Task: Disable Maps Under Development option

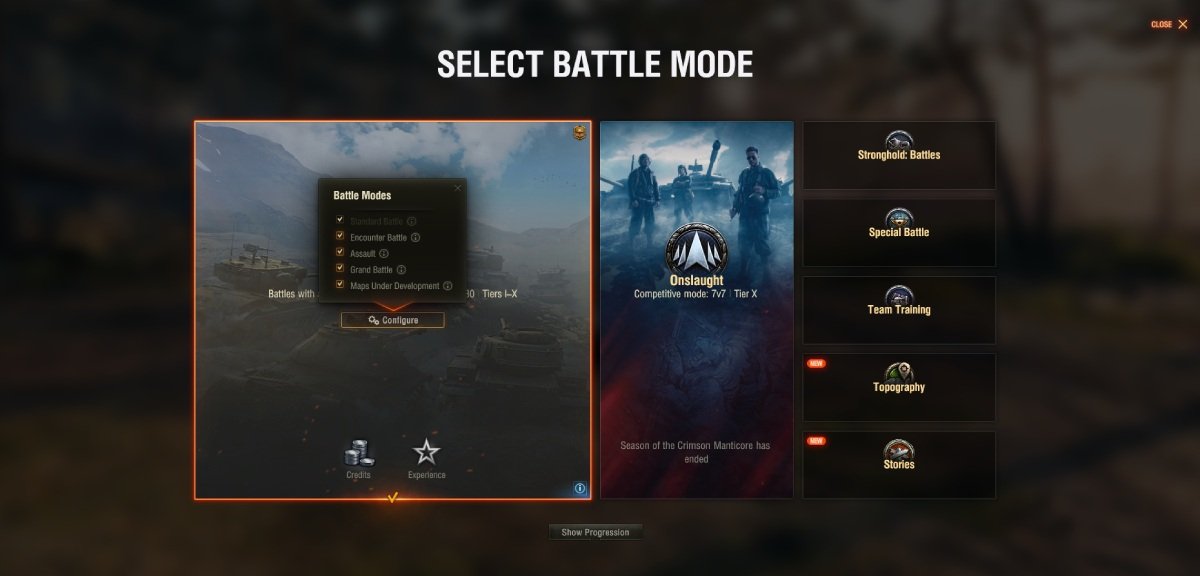Action: click(340, 285)
